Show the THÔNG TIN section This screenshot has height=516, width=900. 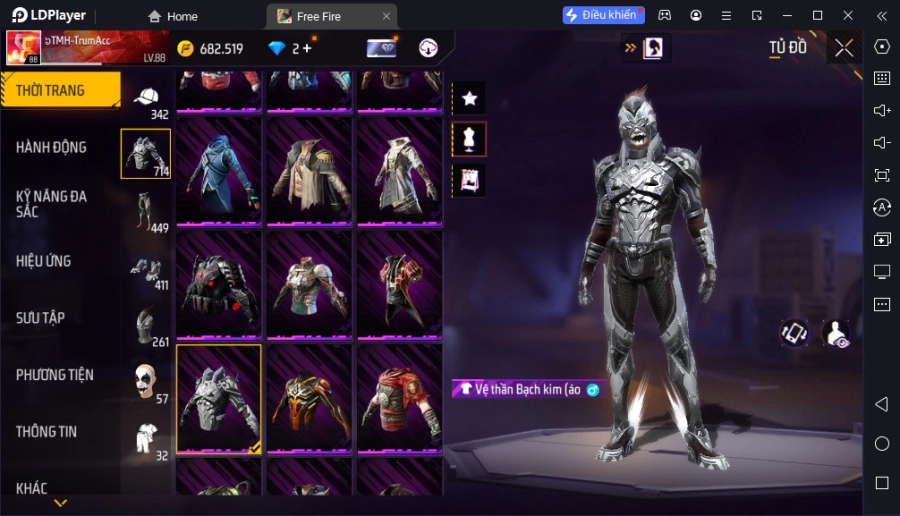47,432
